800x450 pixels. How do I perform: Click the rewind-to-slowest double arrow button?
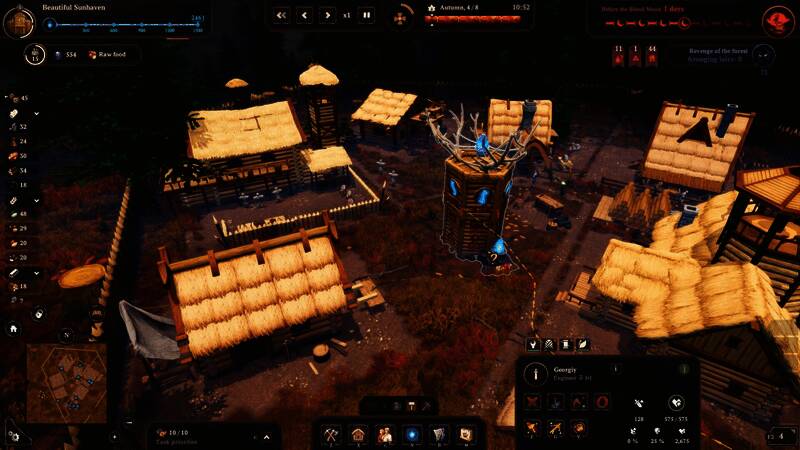(281, 15)
